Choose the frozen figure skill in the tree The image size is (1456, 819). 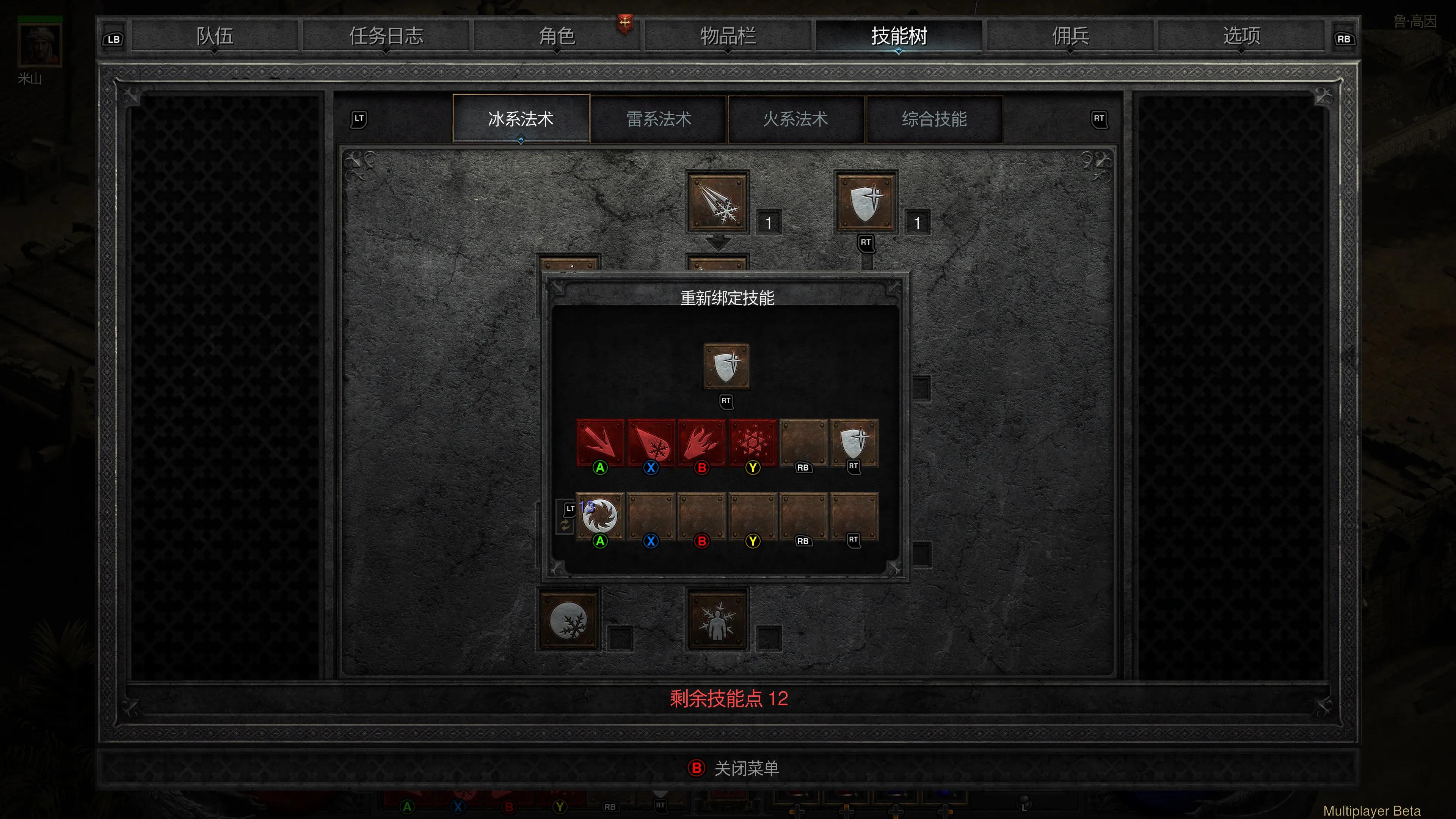point(718,620)
